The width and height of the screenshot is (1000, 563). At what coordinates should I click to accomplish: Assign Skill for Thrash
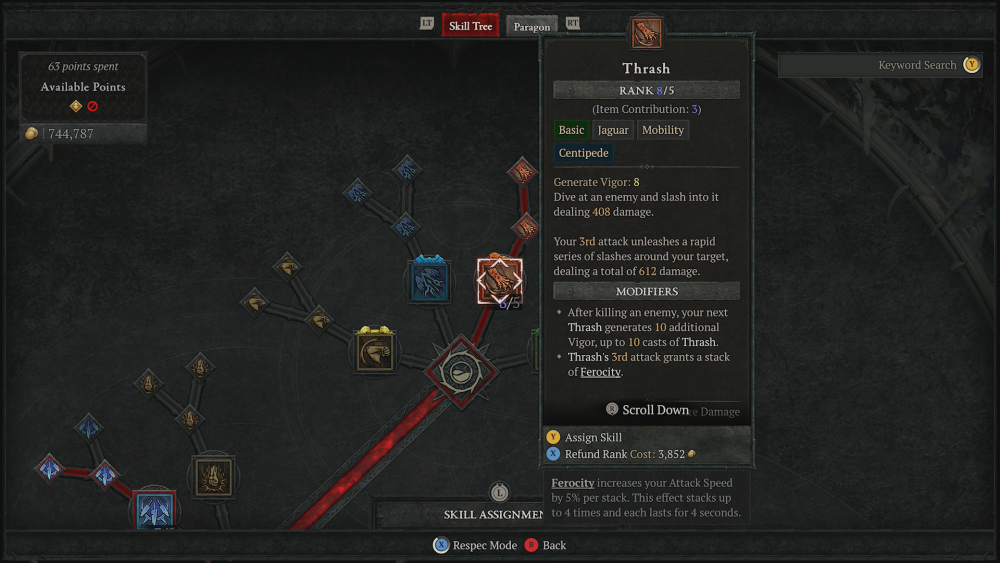[x=593, y=437]
